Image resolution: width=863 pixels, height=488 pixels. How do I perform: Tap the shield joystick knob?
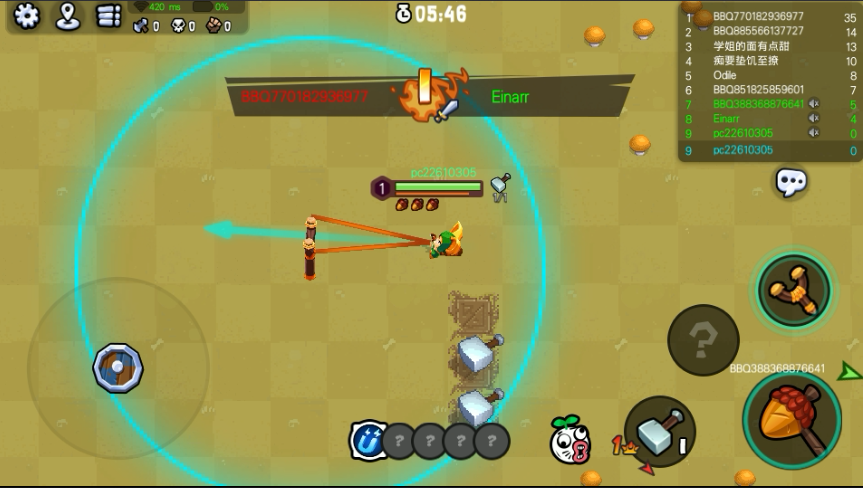click(x=118, y=367)
